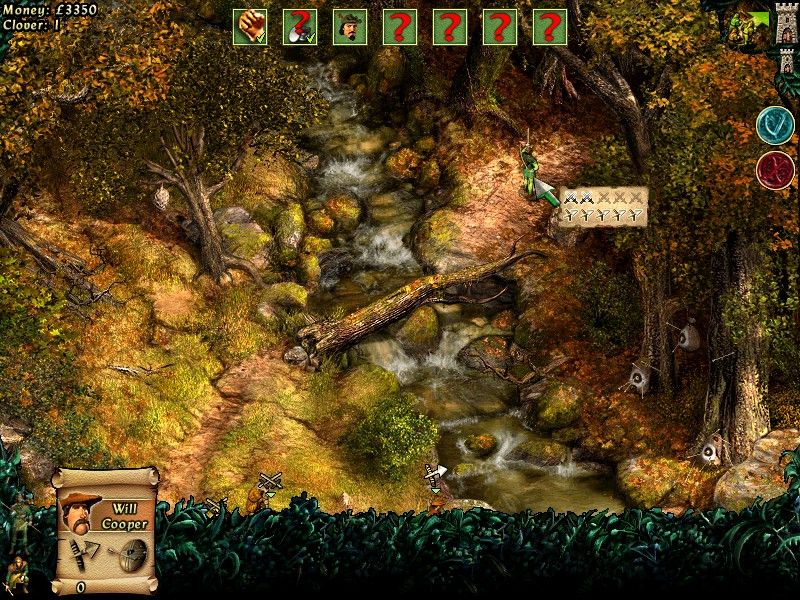Screen dimensions: 800x600
Task: Select the fist icon in the top row
Action: click(x=250, y=27)
